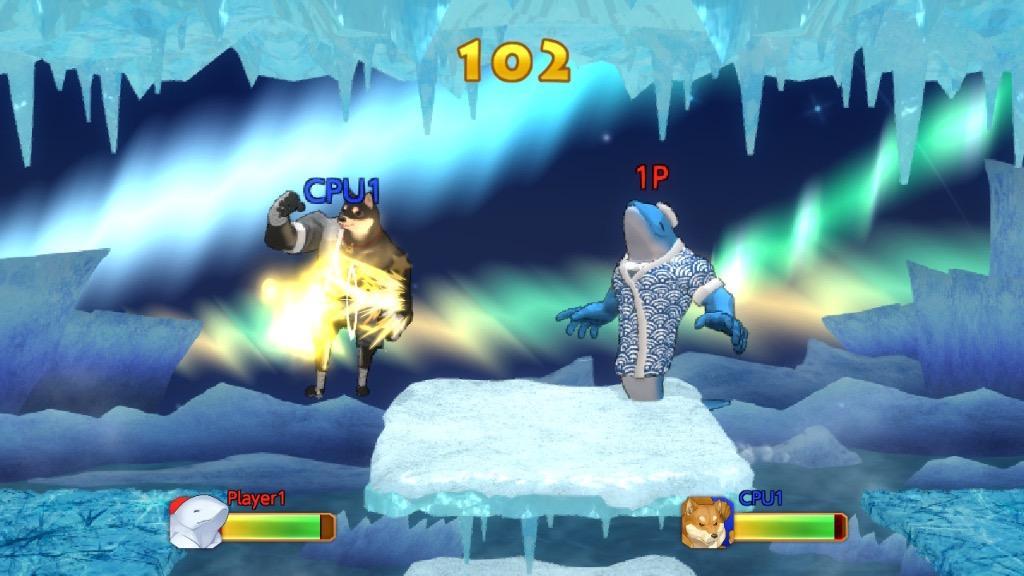Screen dimensions: 1024x576
Task: Click Player1's white dolphin portrait icon
Action: [x=194, y=522]
